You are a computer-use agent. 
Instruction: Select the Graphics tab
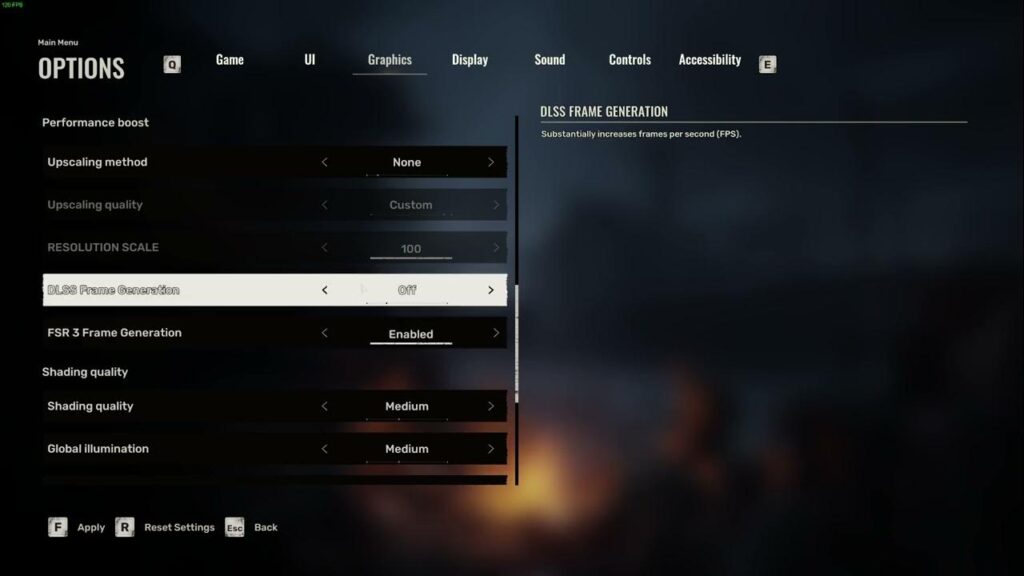(389, 60)
